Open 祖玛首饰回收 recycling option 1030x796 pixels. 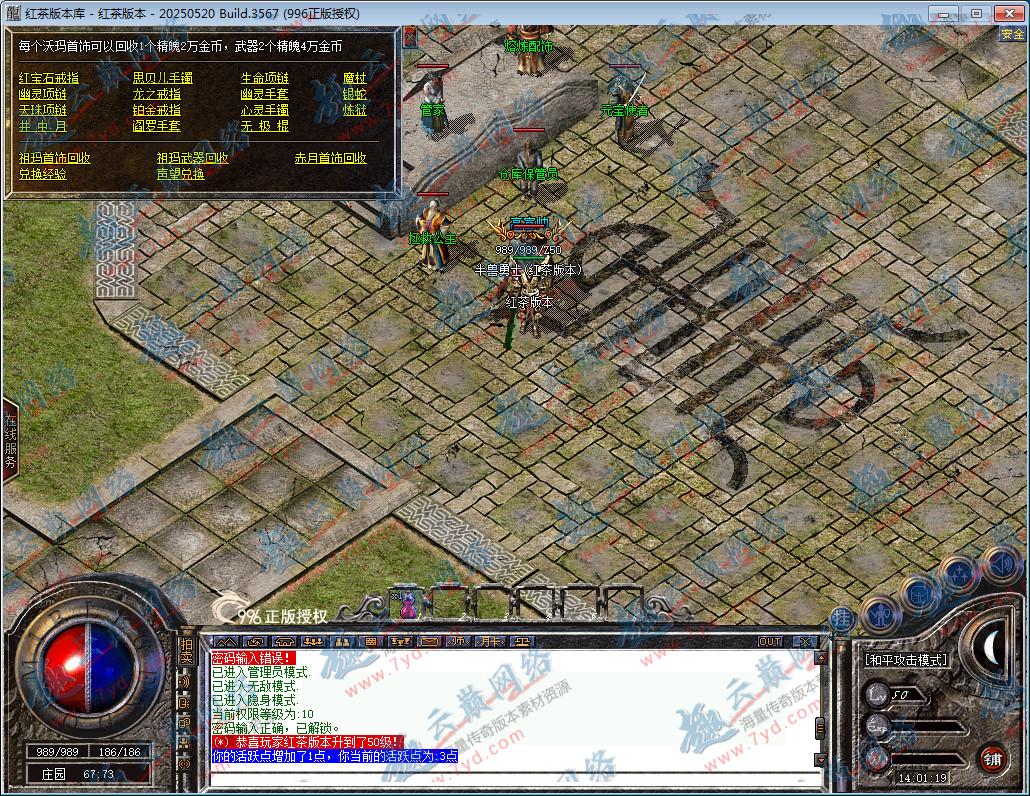click(54, 158)
